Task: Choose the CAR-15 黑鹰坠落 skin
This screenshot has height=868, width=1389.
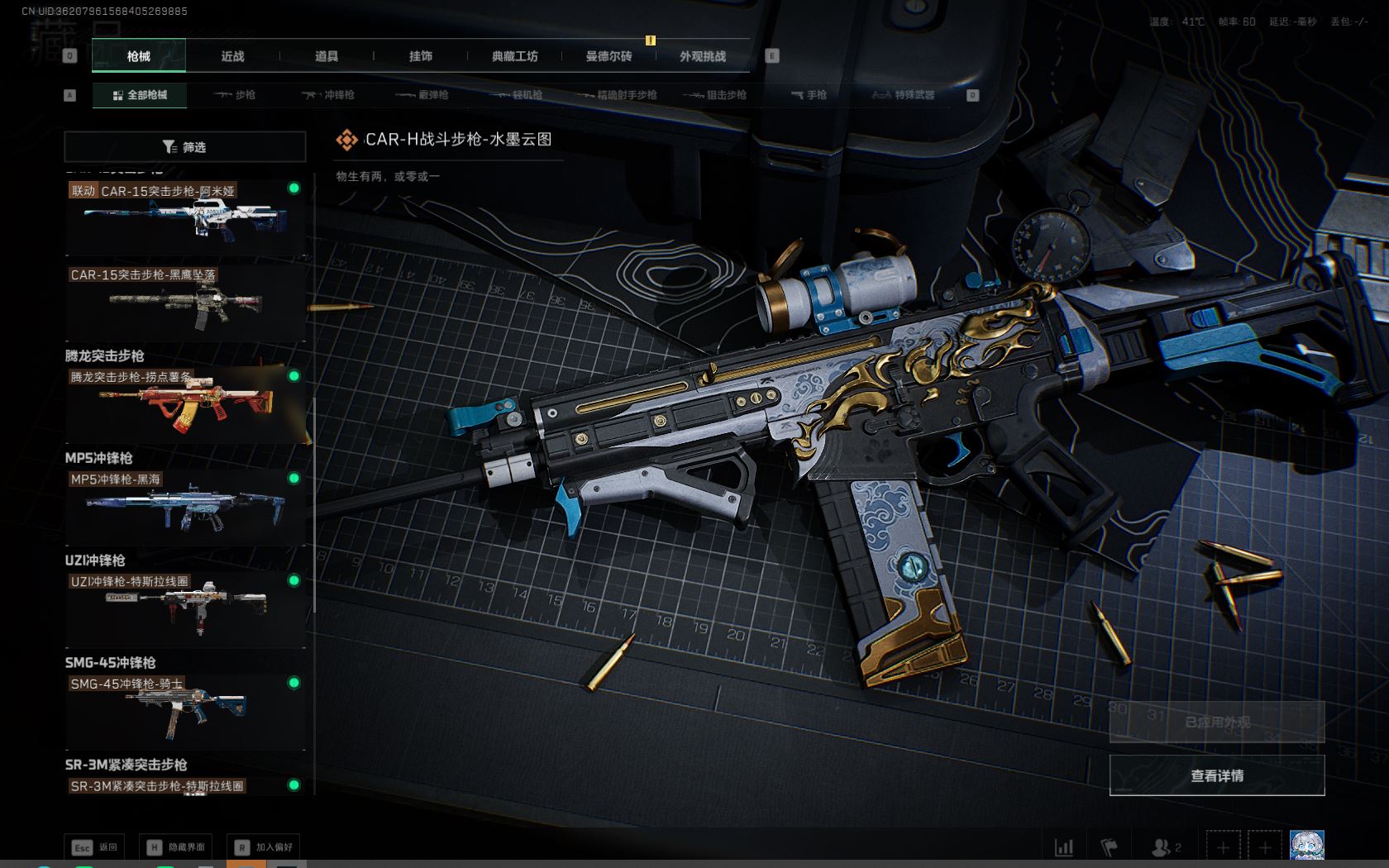Action: click(185, 303)
